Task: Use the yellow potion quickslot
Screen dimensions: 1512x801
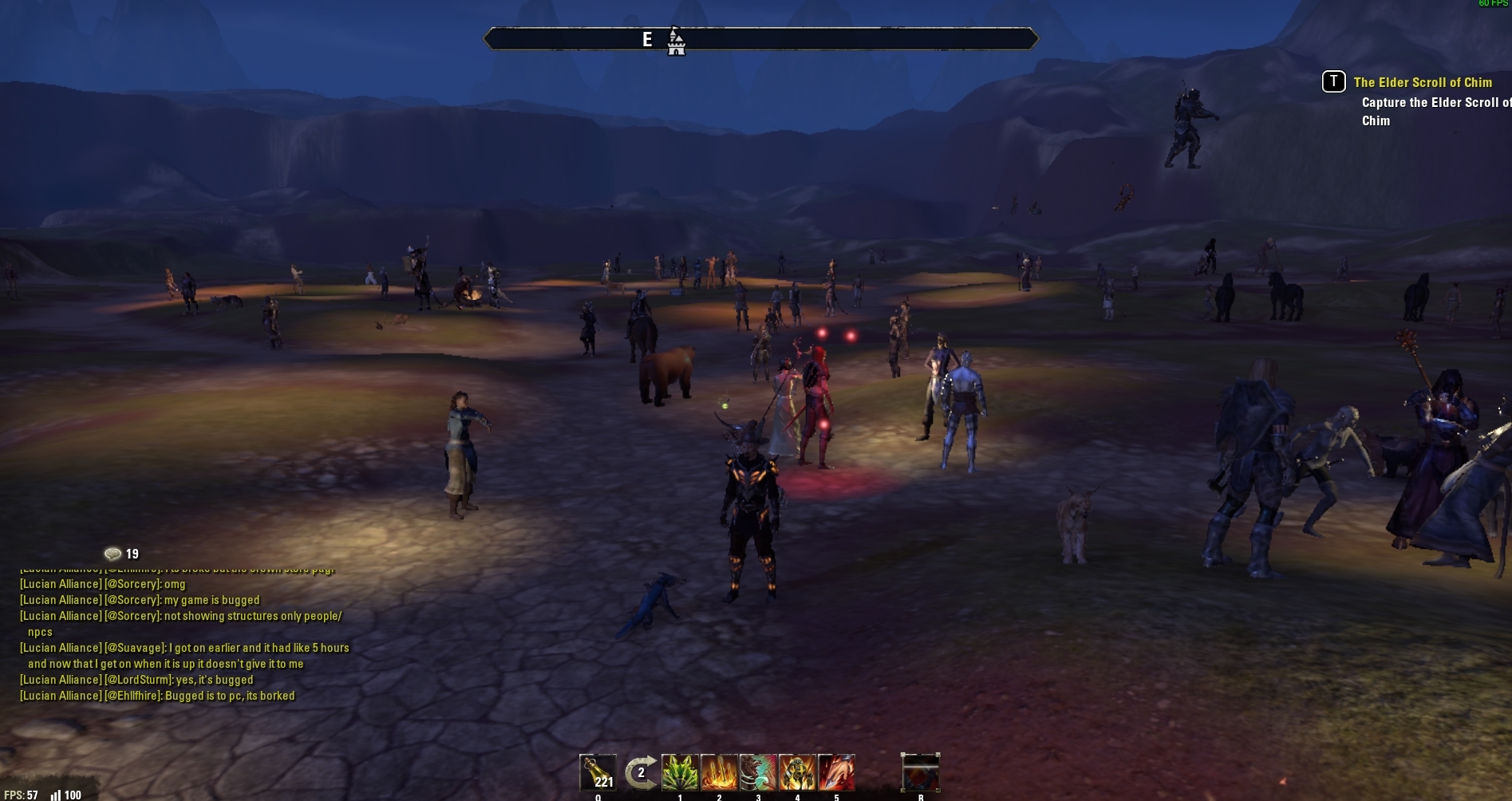Action: pyautogui.click(x=598, y=772)
